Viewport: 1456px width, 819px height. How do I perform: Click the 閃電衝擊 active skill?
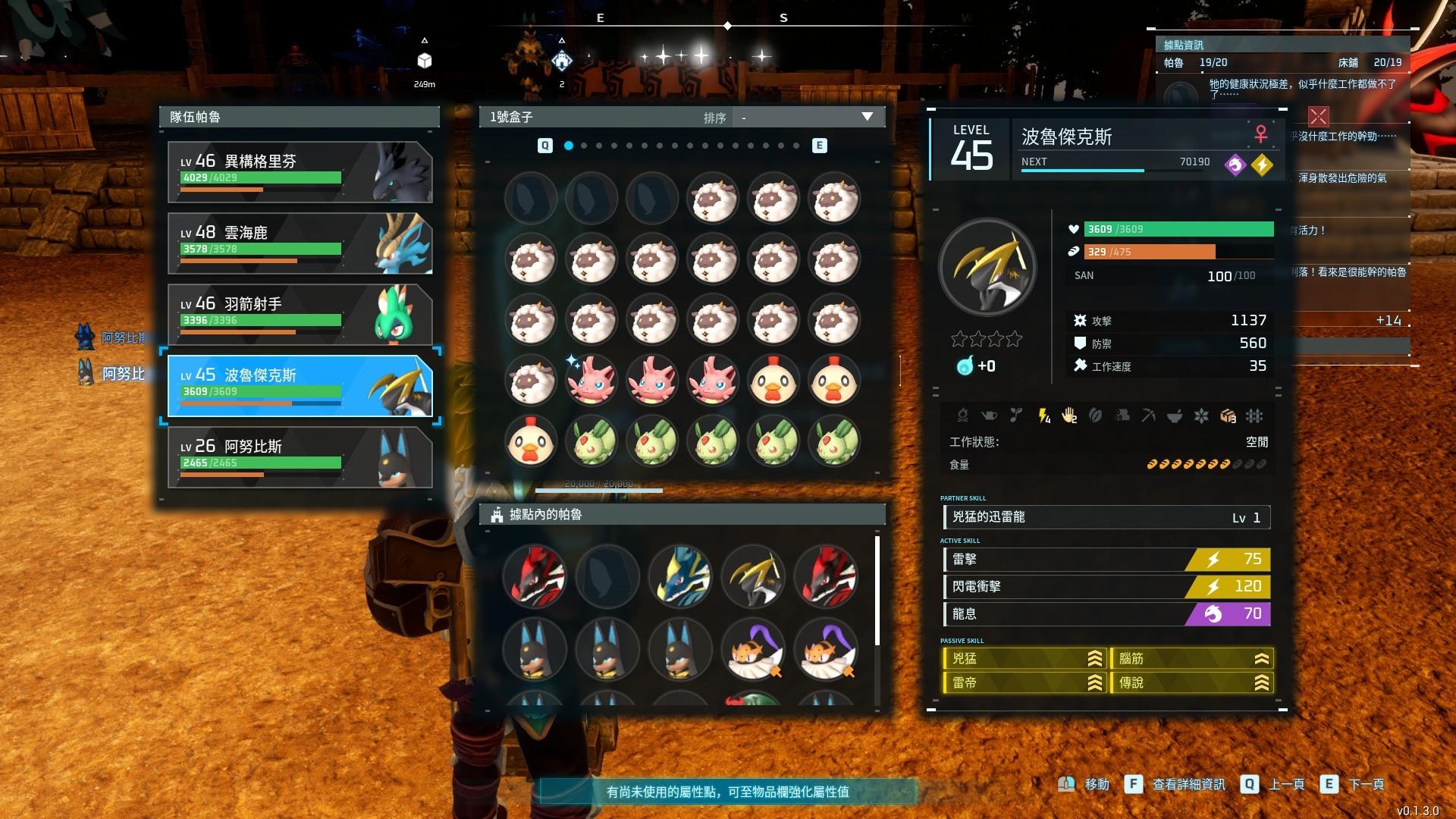(1106, 587)
